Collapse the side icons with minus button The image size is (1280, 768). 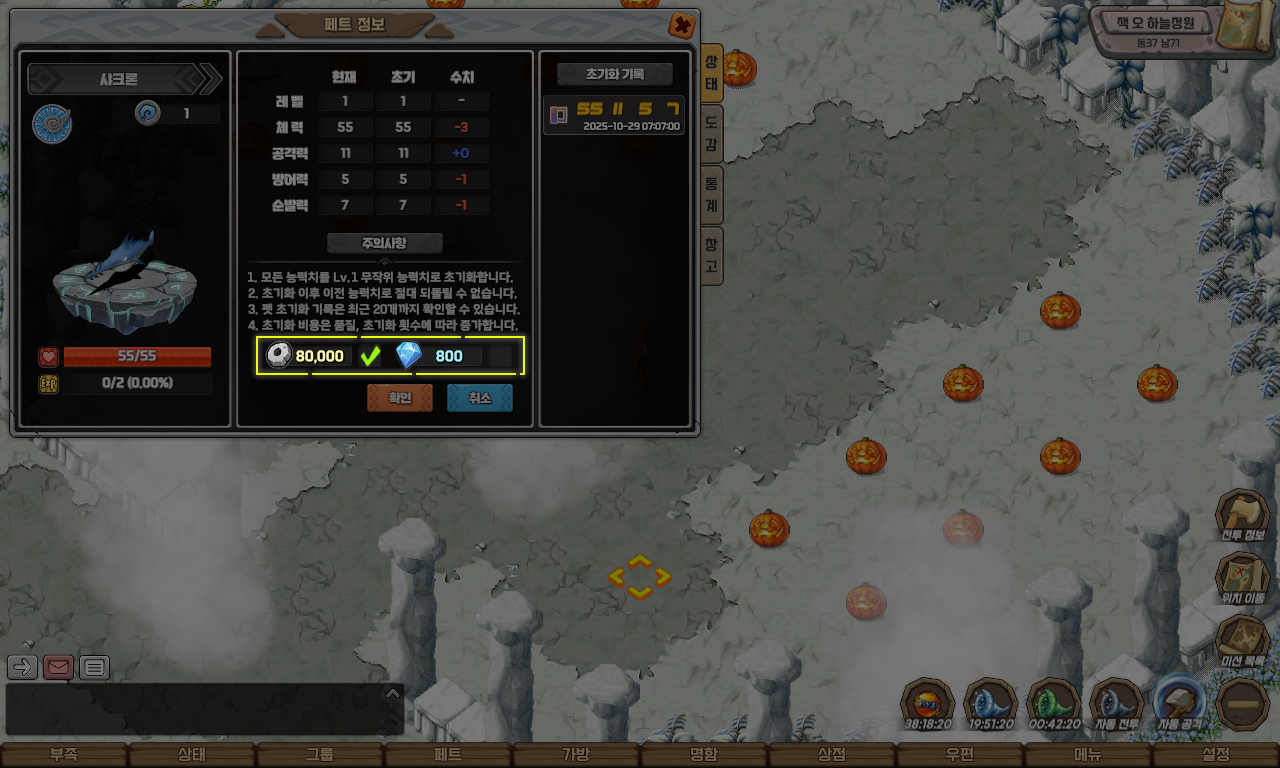coord(1243,704)
